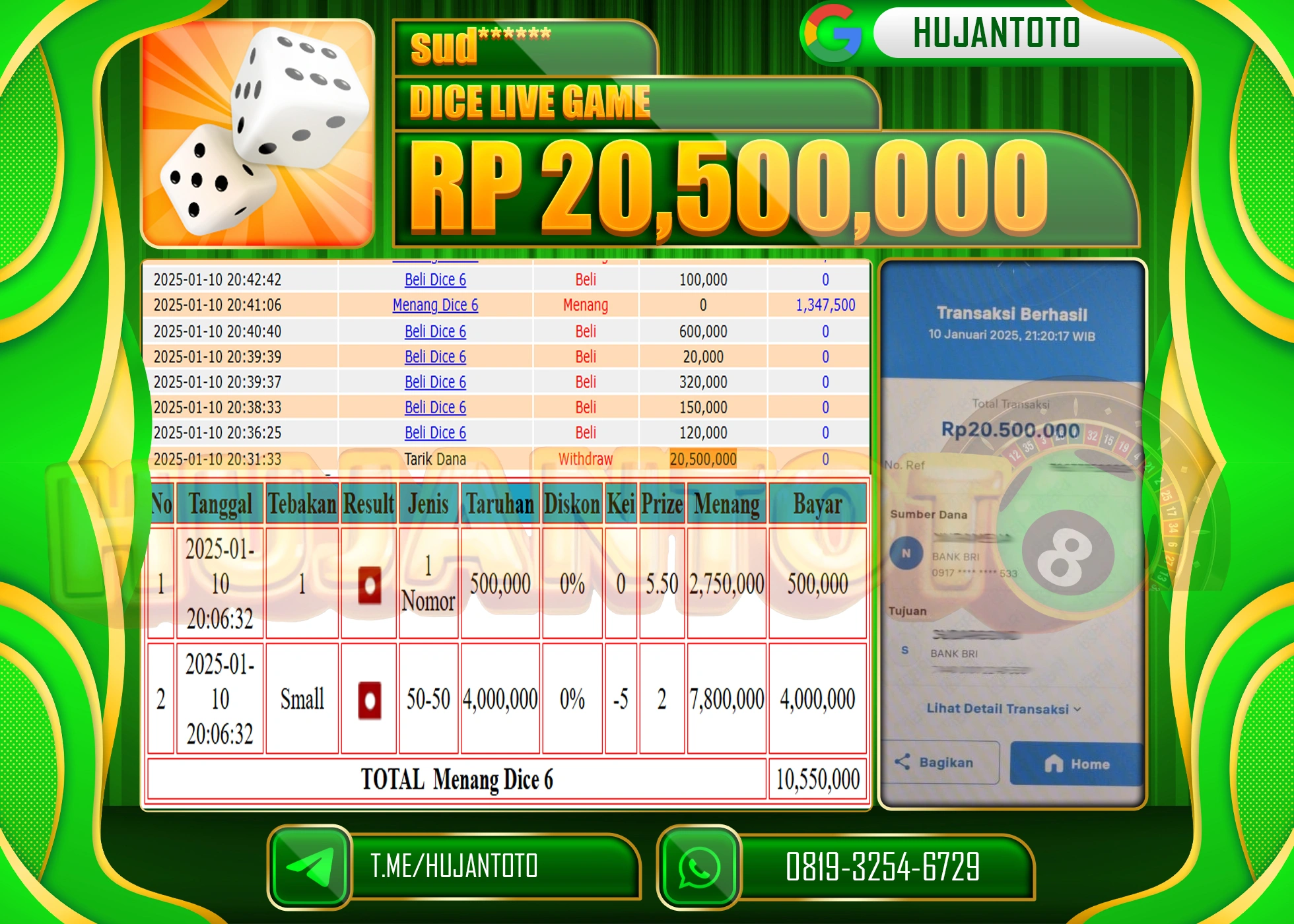Open the Beli Dice 6 link at 20:42:42

pos(434,280)
